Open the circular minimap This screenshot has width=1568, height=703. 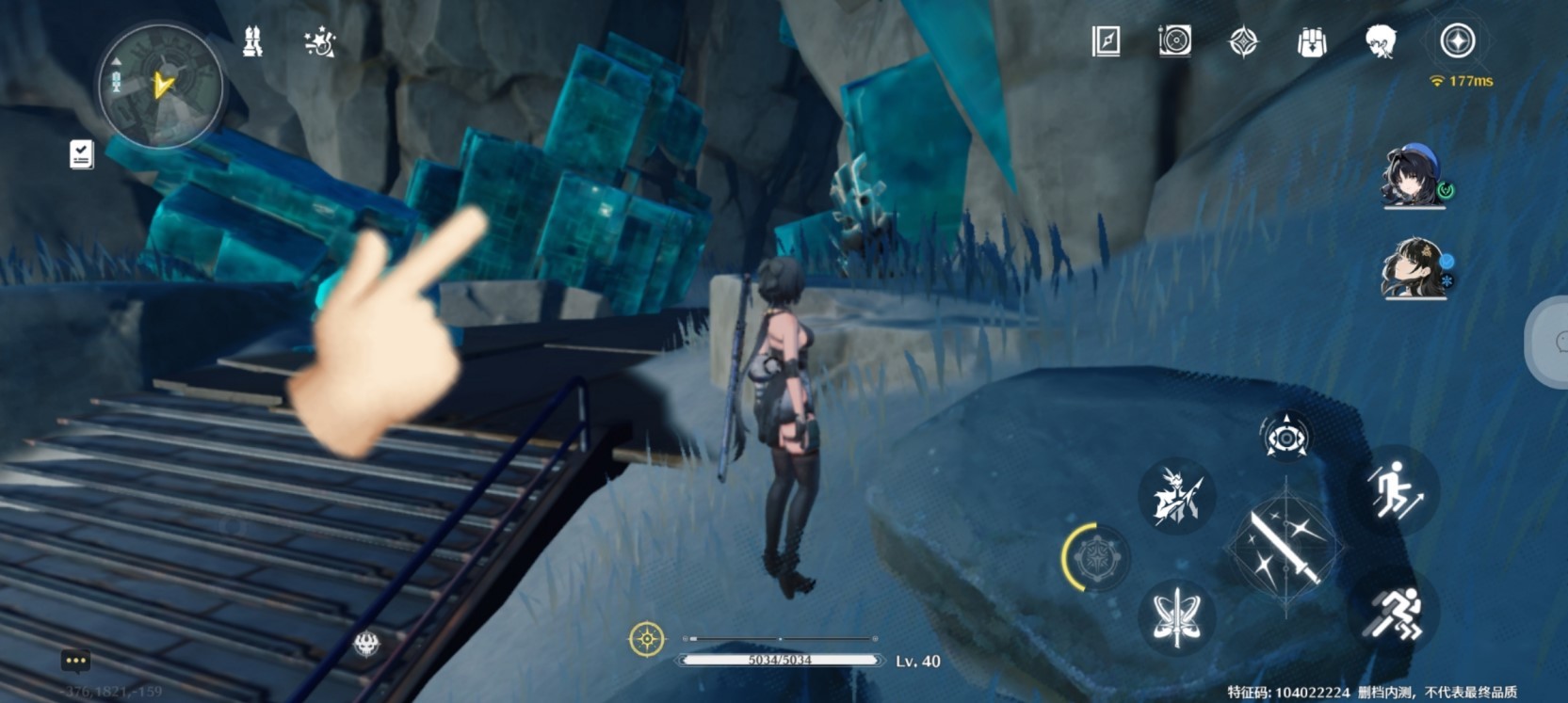click(161, 87)
